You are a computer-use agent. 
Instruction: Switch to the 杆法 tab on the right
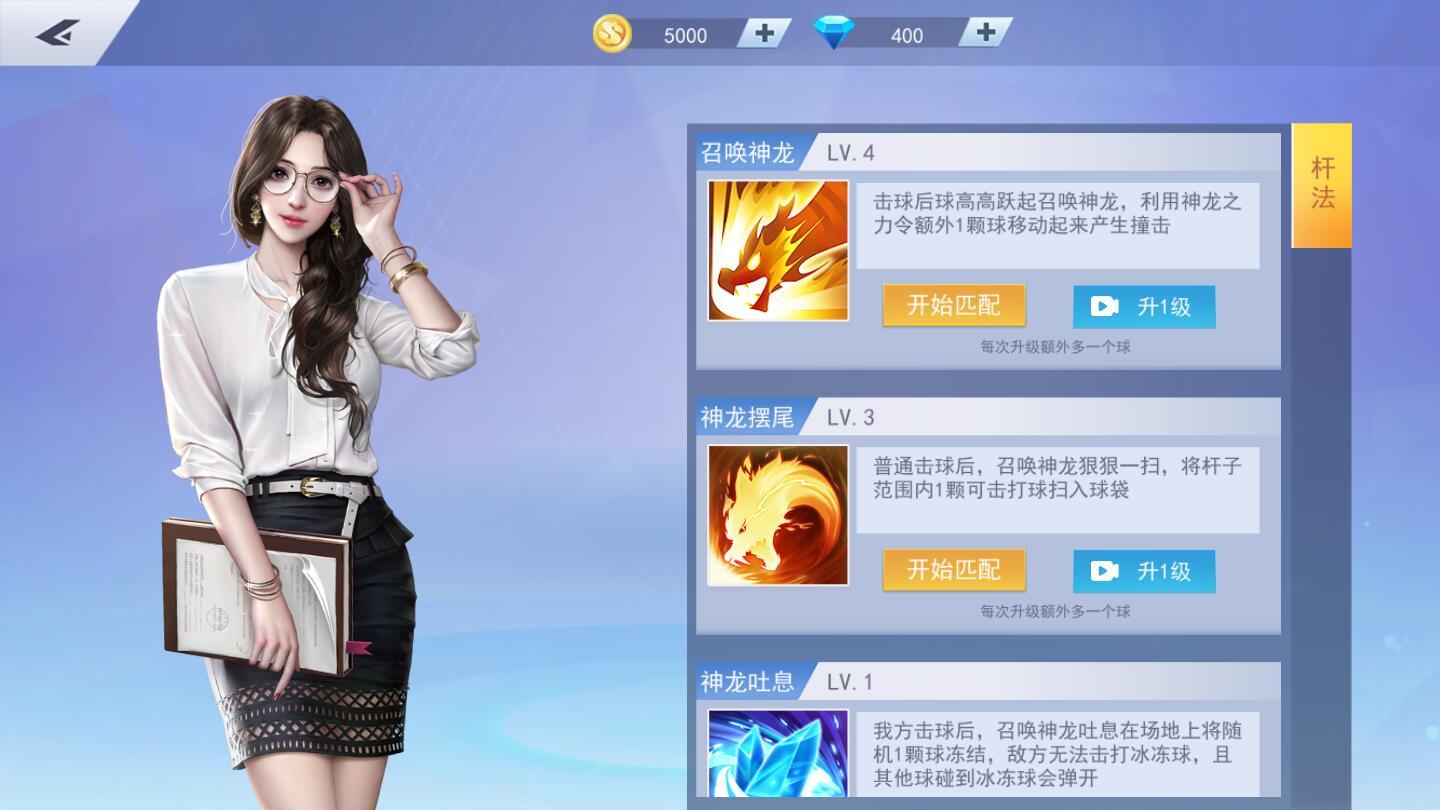[1320, 185]
